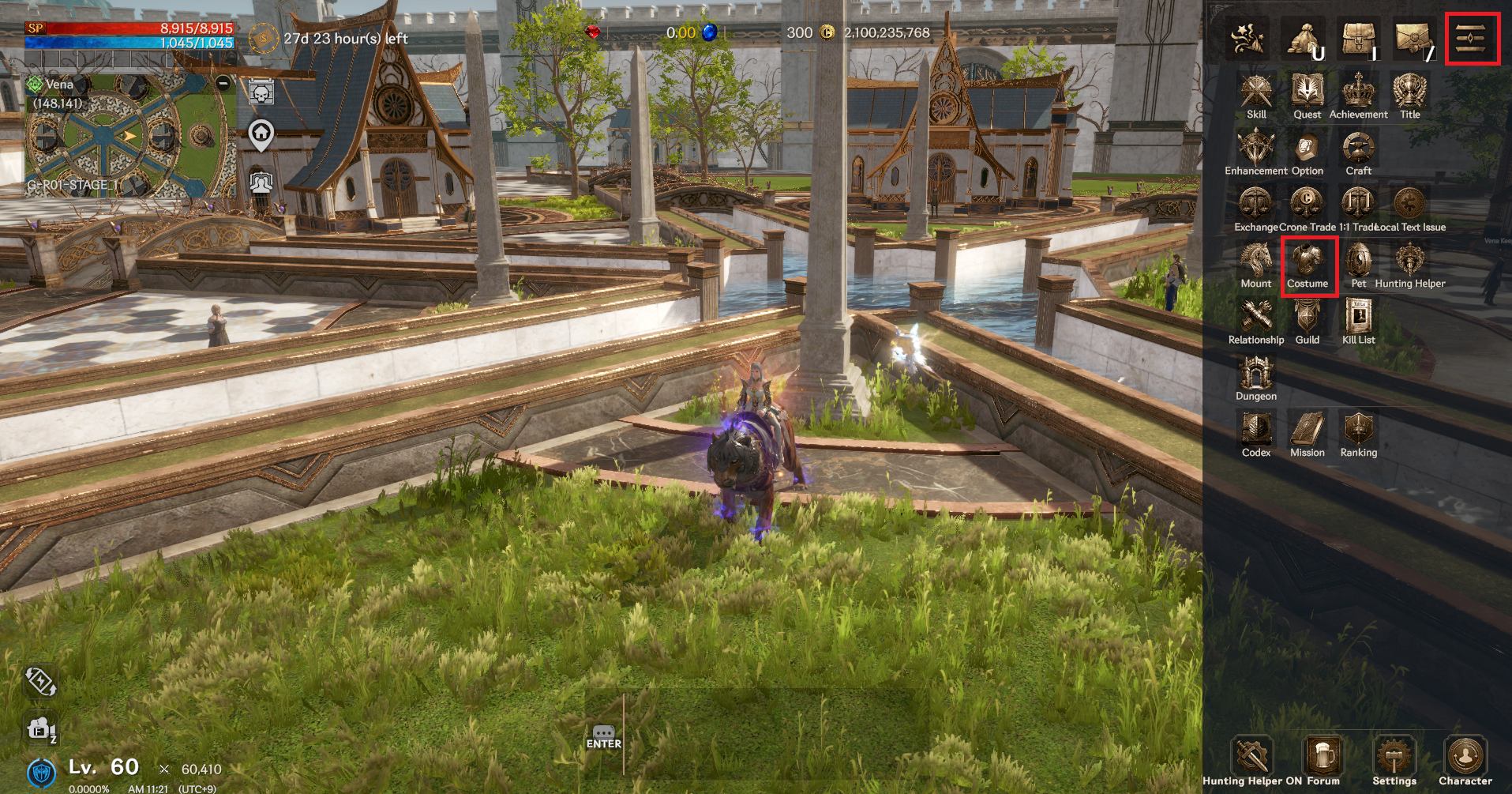The height and width of the screenshot is (794, 1512).
Task: Show the Achievement panel
Action: click(1358, 94)
